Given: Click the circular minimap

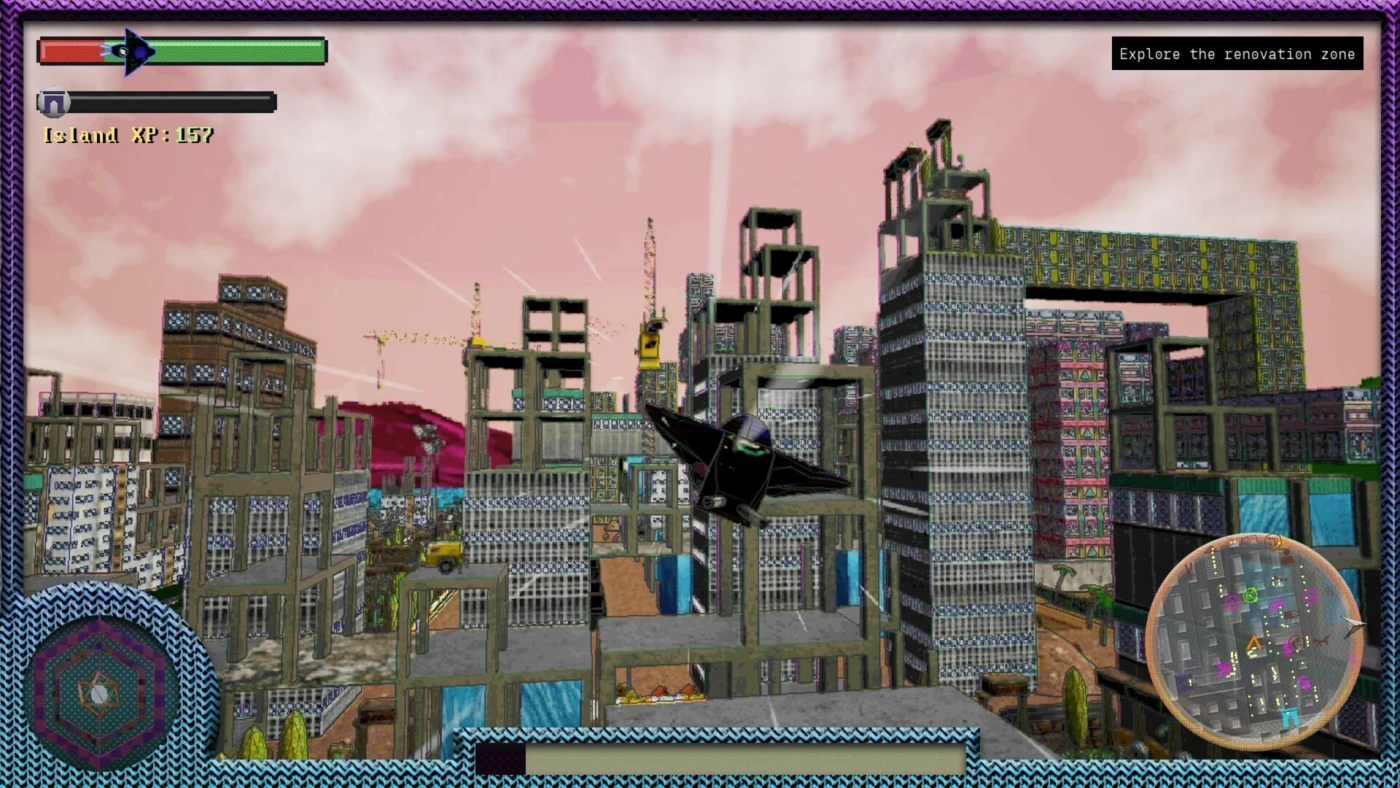Looking at the screenshot, I should coord(1254,640).
